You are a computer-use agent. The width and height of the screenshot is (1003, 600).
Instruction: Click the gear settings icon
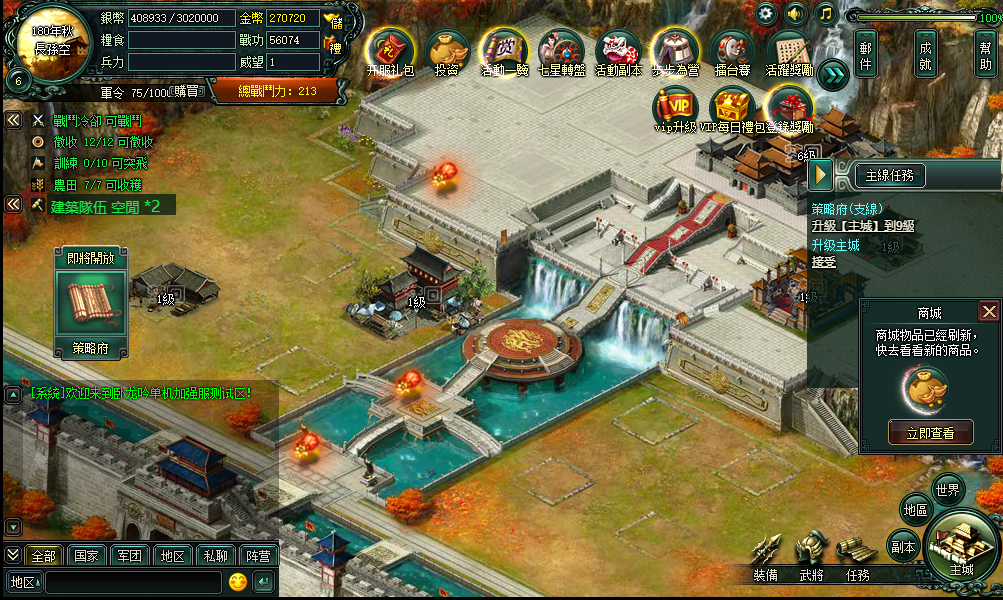tap(767, 14)
